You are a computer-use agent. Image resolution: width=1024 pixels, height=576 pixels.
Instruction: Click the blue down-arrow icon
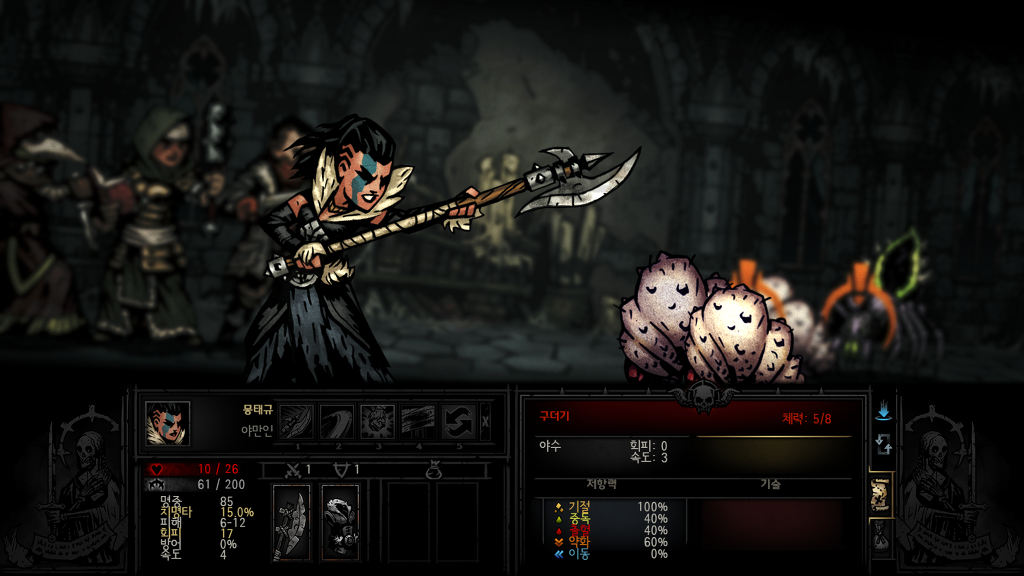click(x=883, y=412)
